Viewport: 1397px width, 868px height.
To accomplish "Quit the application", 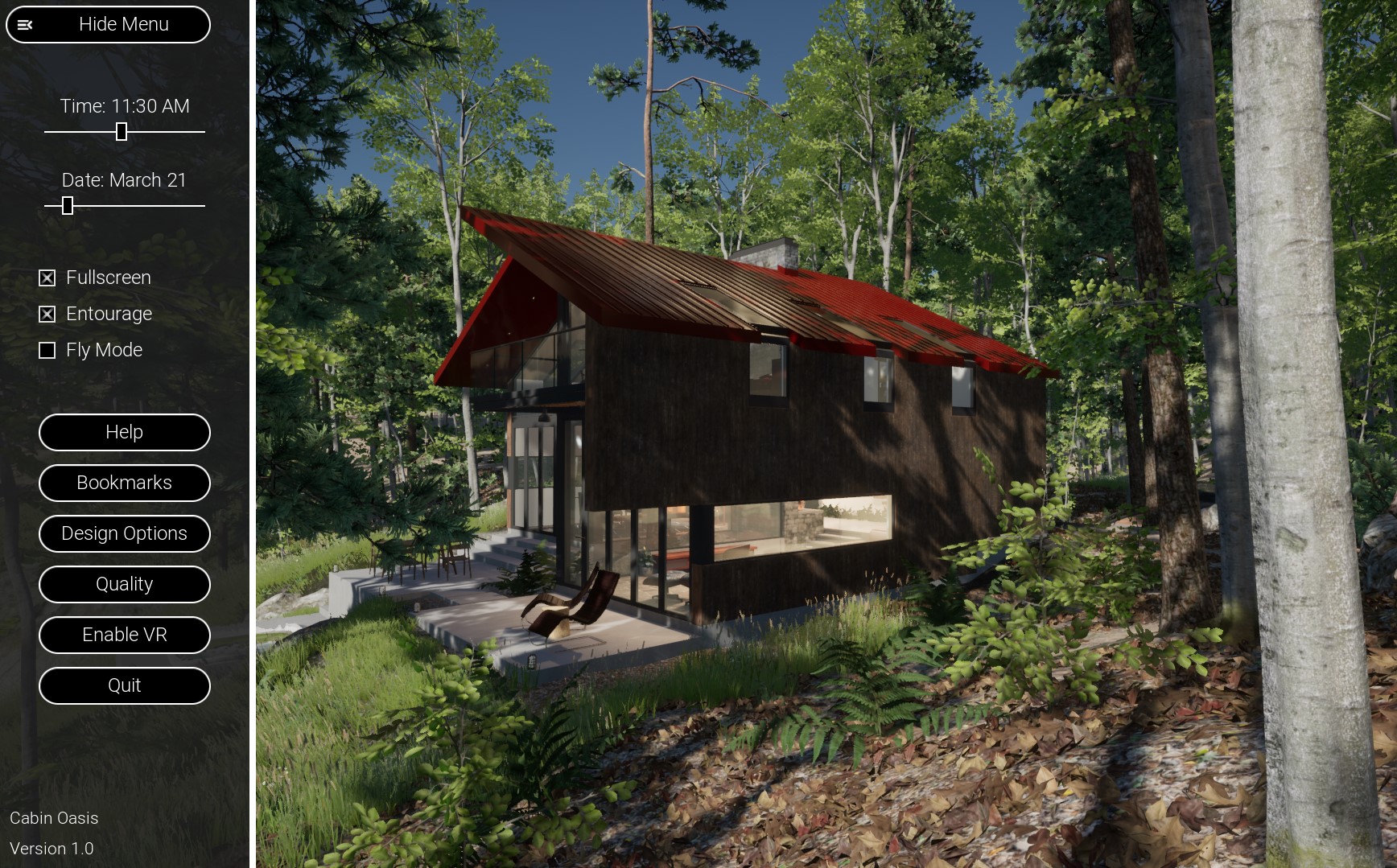I will tap(124, 686).
